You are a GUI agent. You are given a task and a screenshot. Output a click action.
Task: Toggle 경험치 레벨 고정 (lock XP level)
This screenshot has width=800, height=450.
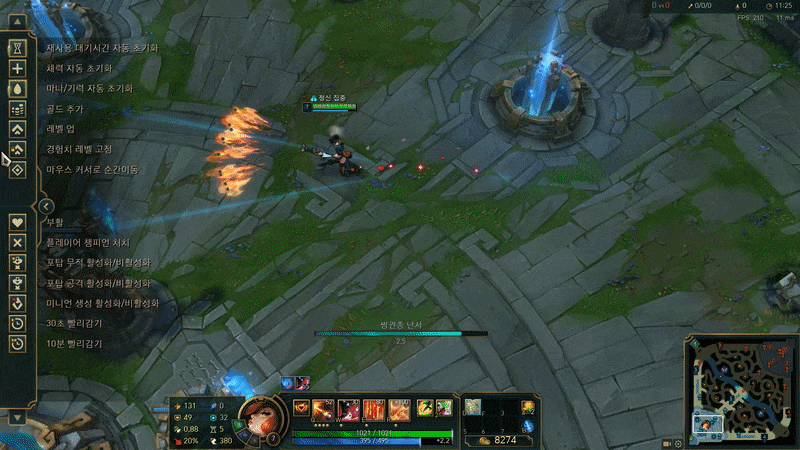pyautogui.click(x=17, y=149)
